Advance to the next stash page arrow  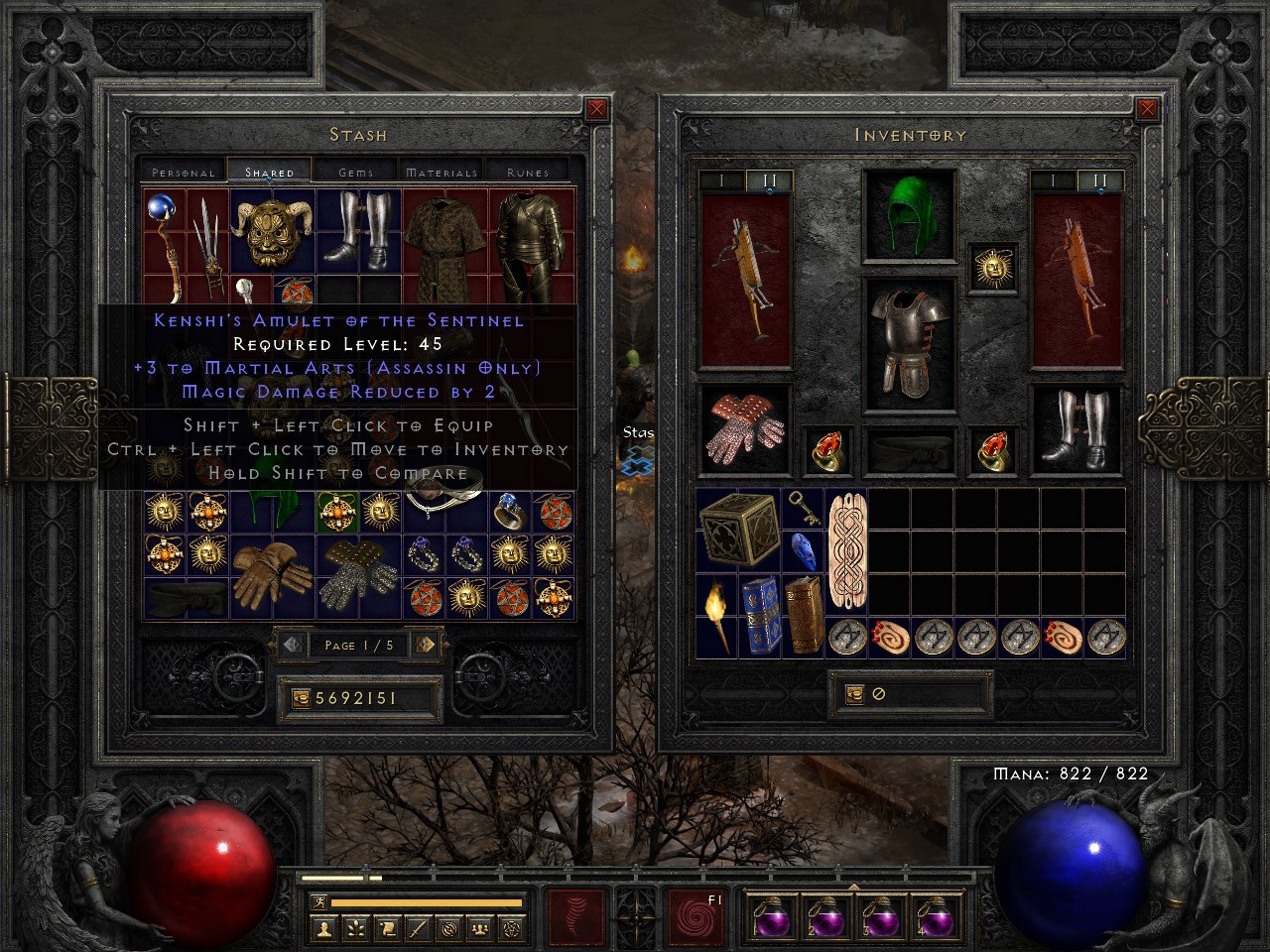[x=427, y=646]
